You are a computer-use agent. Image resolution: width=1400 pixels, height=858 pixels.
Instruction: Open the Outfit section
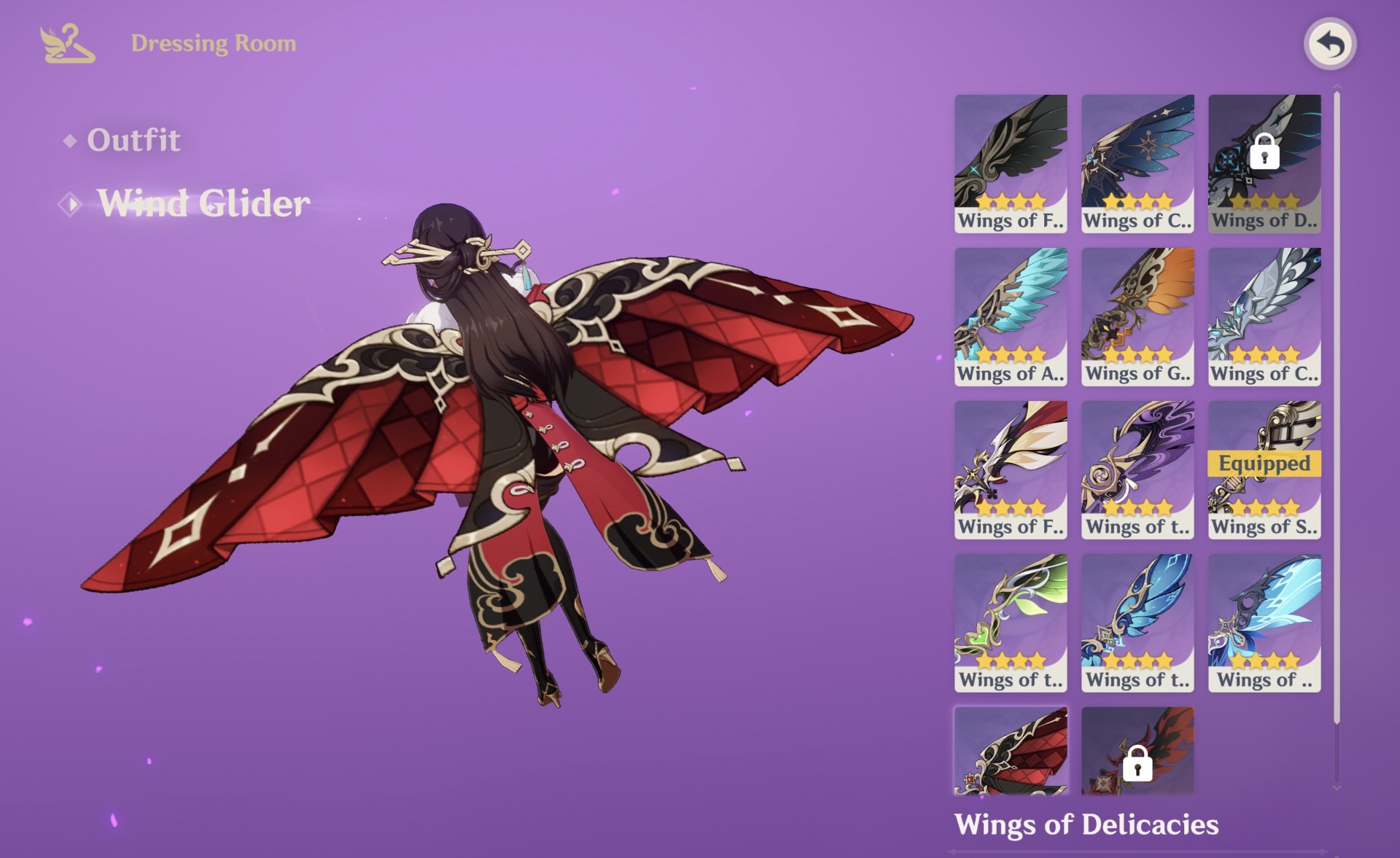[x=133, y=140]
